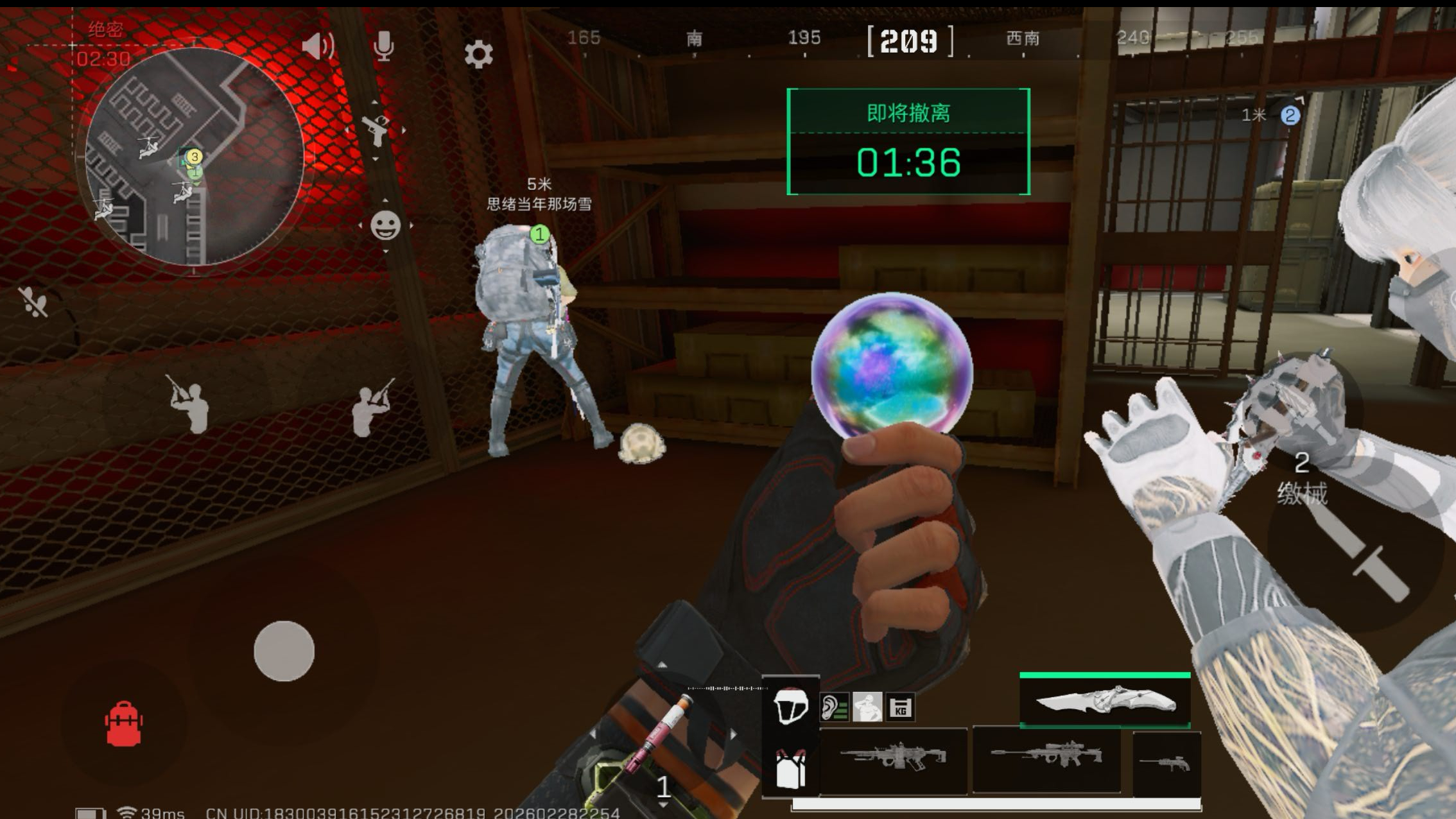This screenshot has height=819, width=1456.
Task: Switch to the scoped sniper rifle slot
Action: point(1046,756)
